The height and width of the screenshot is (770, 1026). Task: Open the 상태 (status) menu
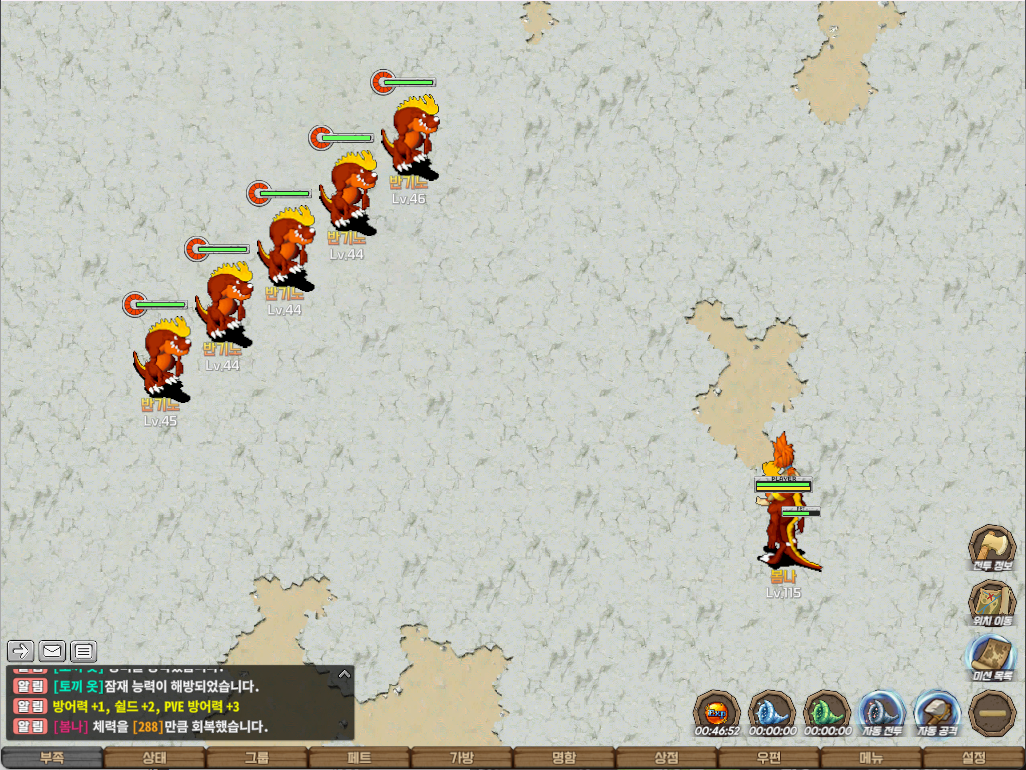[x=154, y=758]
